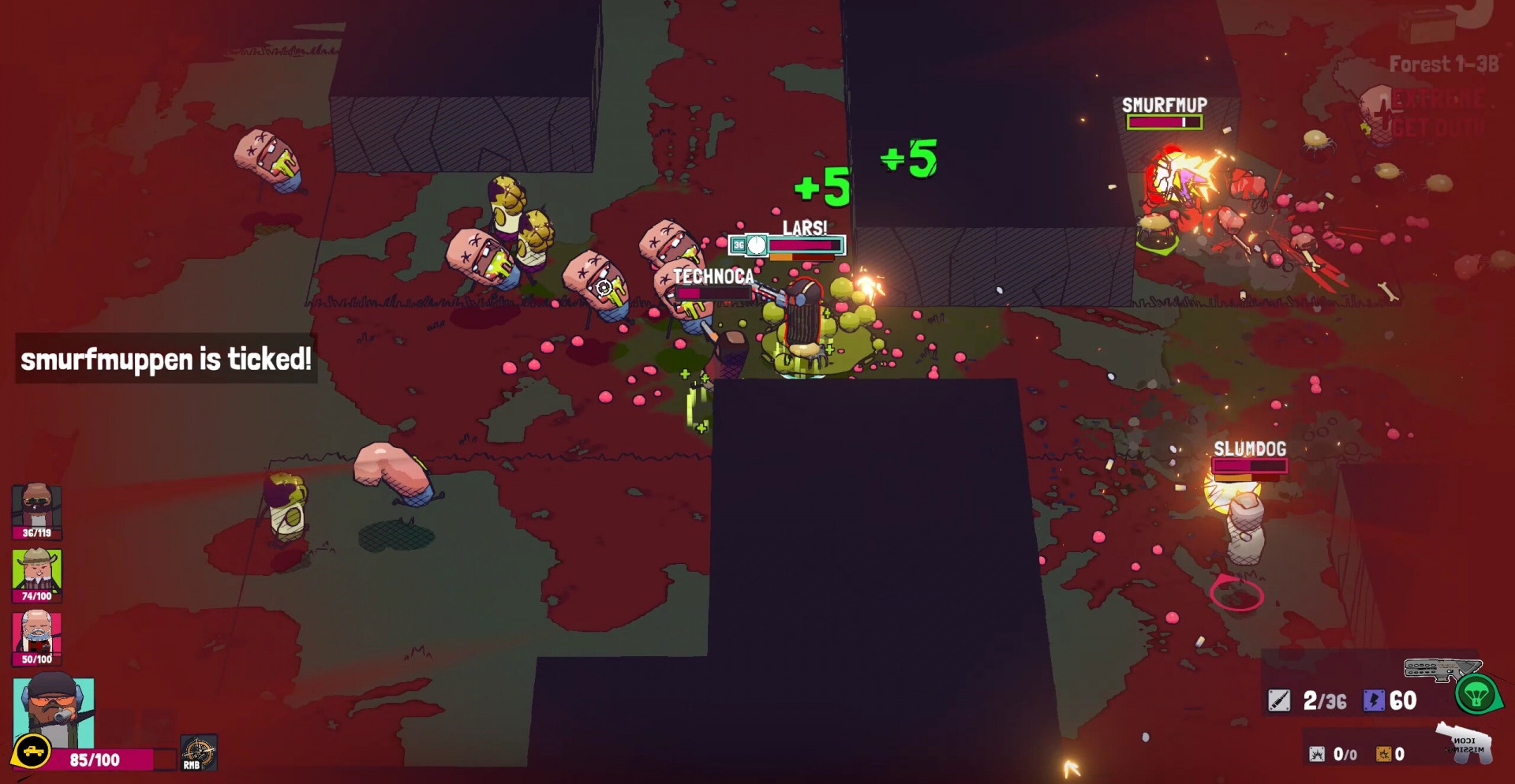Activate the yellow pickup truck ability badge
Image resolution: width=1515 pixels, height=784 pixels.
point(32,752)
